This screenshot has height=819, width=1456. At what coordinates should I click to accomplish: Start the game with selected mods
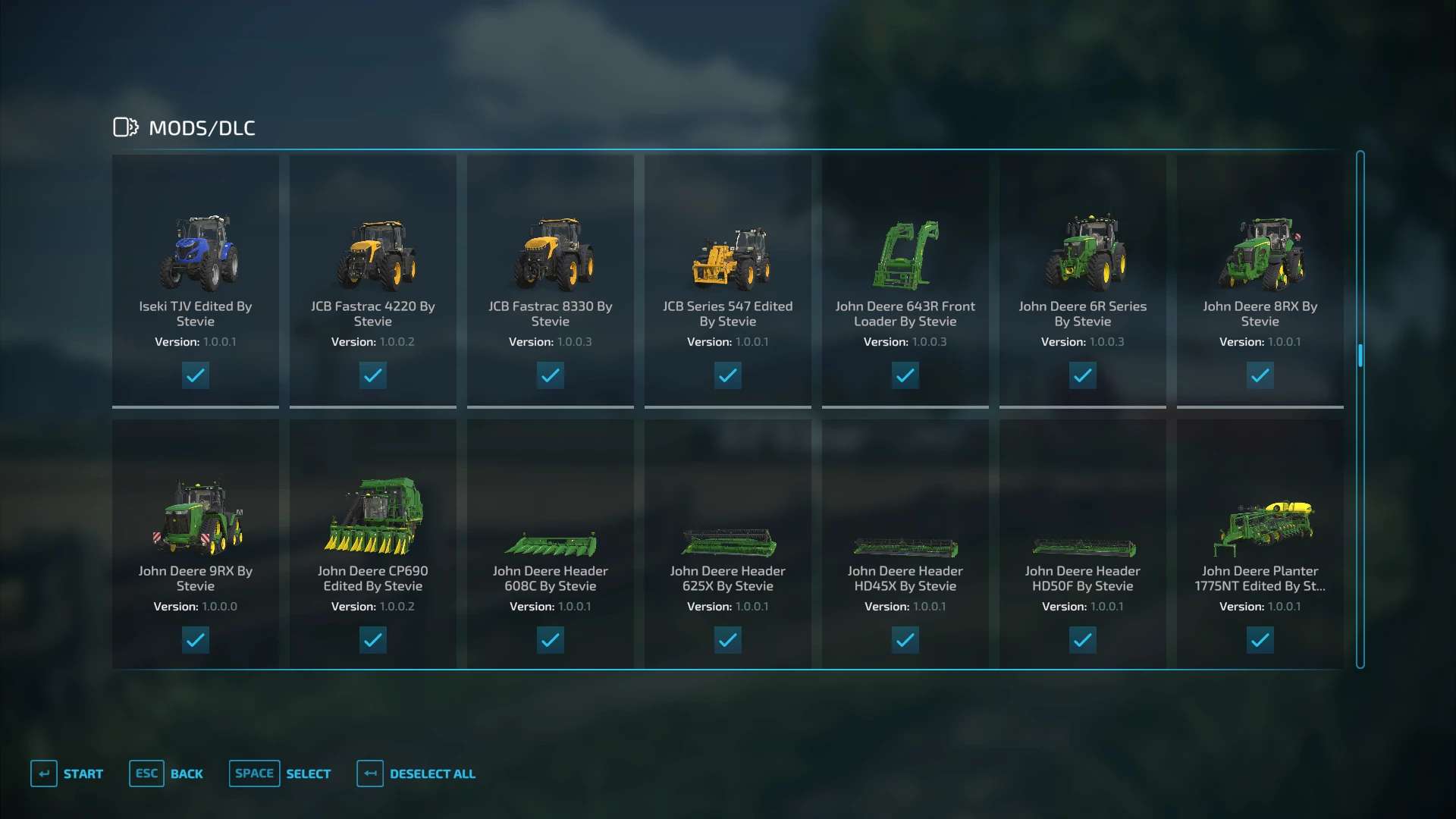pos(67,773)
